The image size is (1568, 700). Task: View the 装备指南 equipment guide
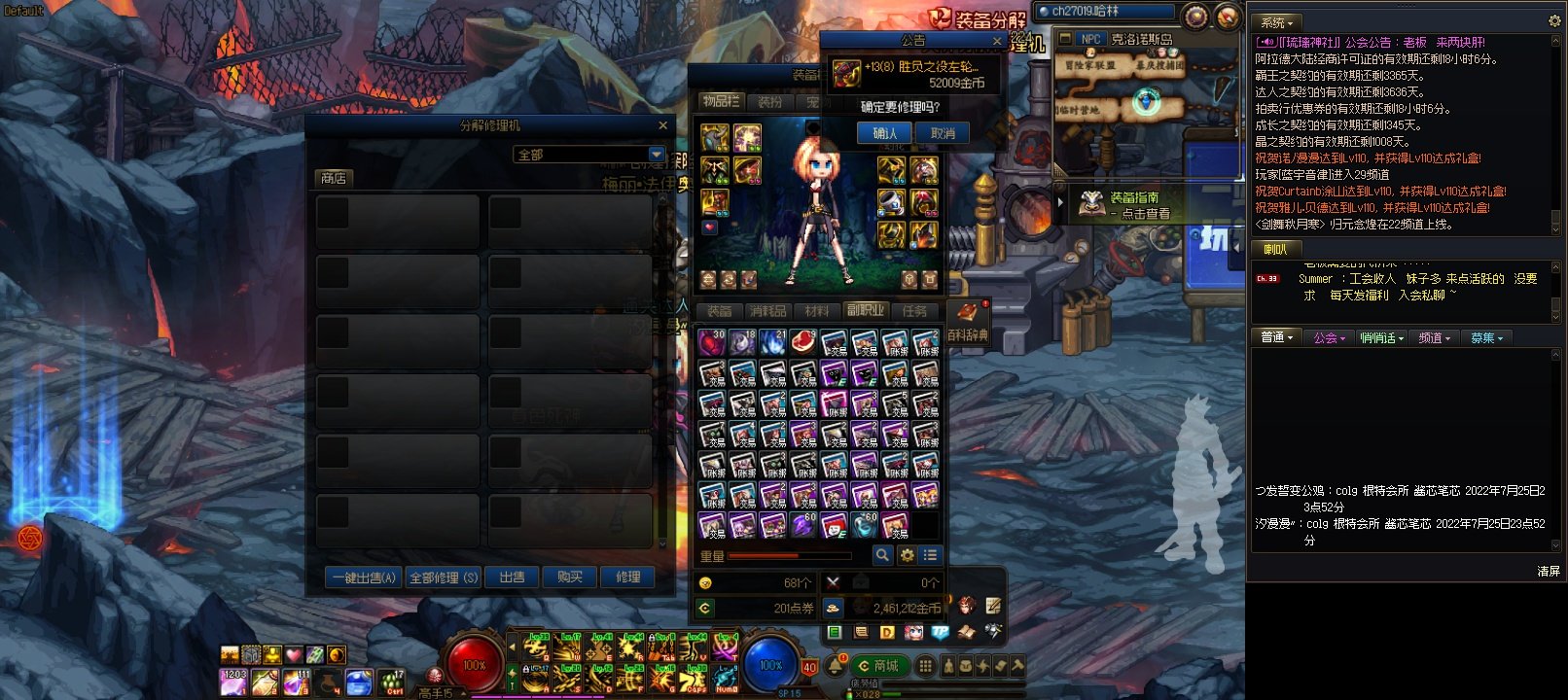(x=1133, y=204)
